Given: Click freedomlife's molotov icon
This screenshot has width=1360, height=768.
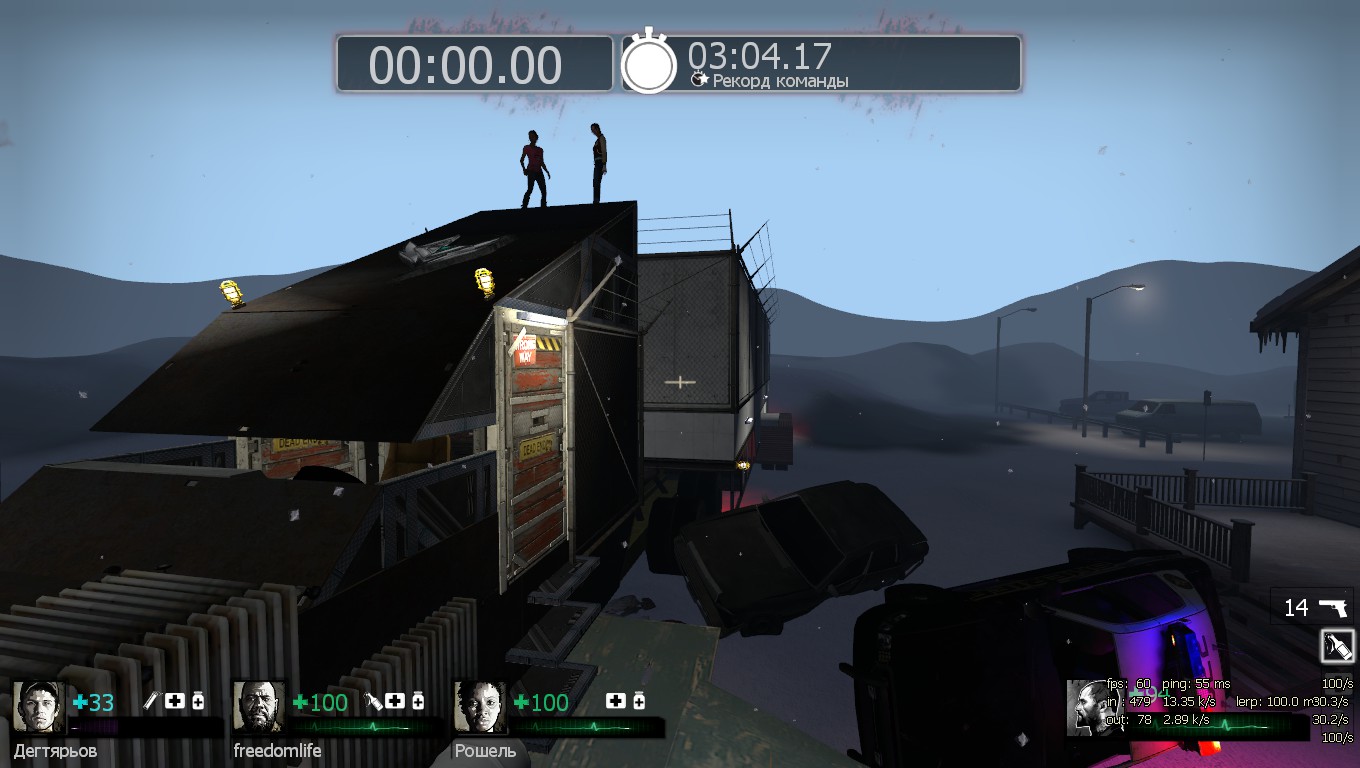Looking at the screenshot, I should 373,702.
